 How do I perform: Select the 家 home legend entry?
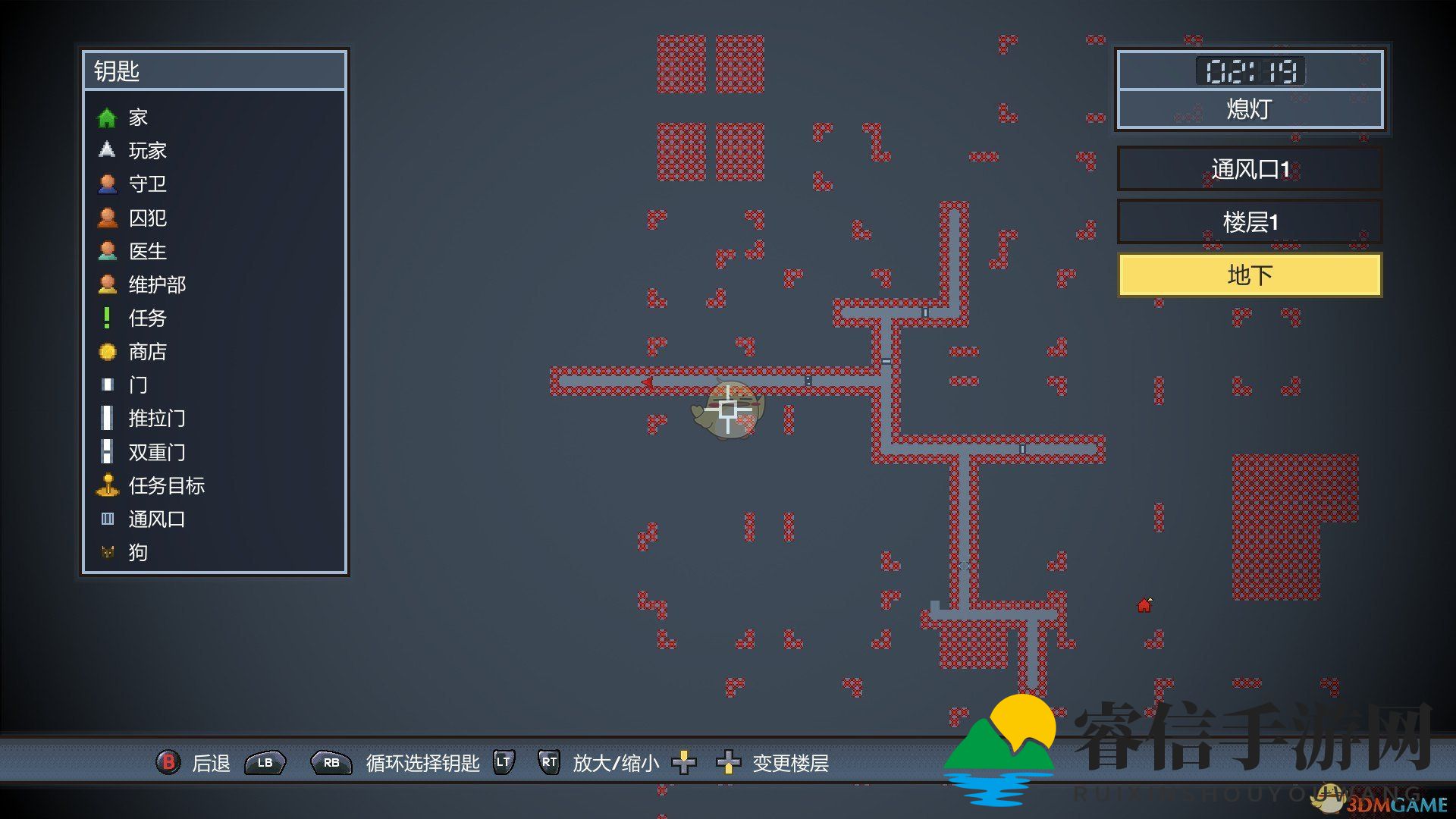tap(137, 118)
